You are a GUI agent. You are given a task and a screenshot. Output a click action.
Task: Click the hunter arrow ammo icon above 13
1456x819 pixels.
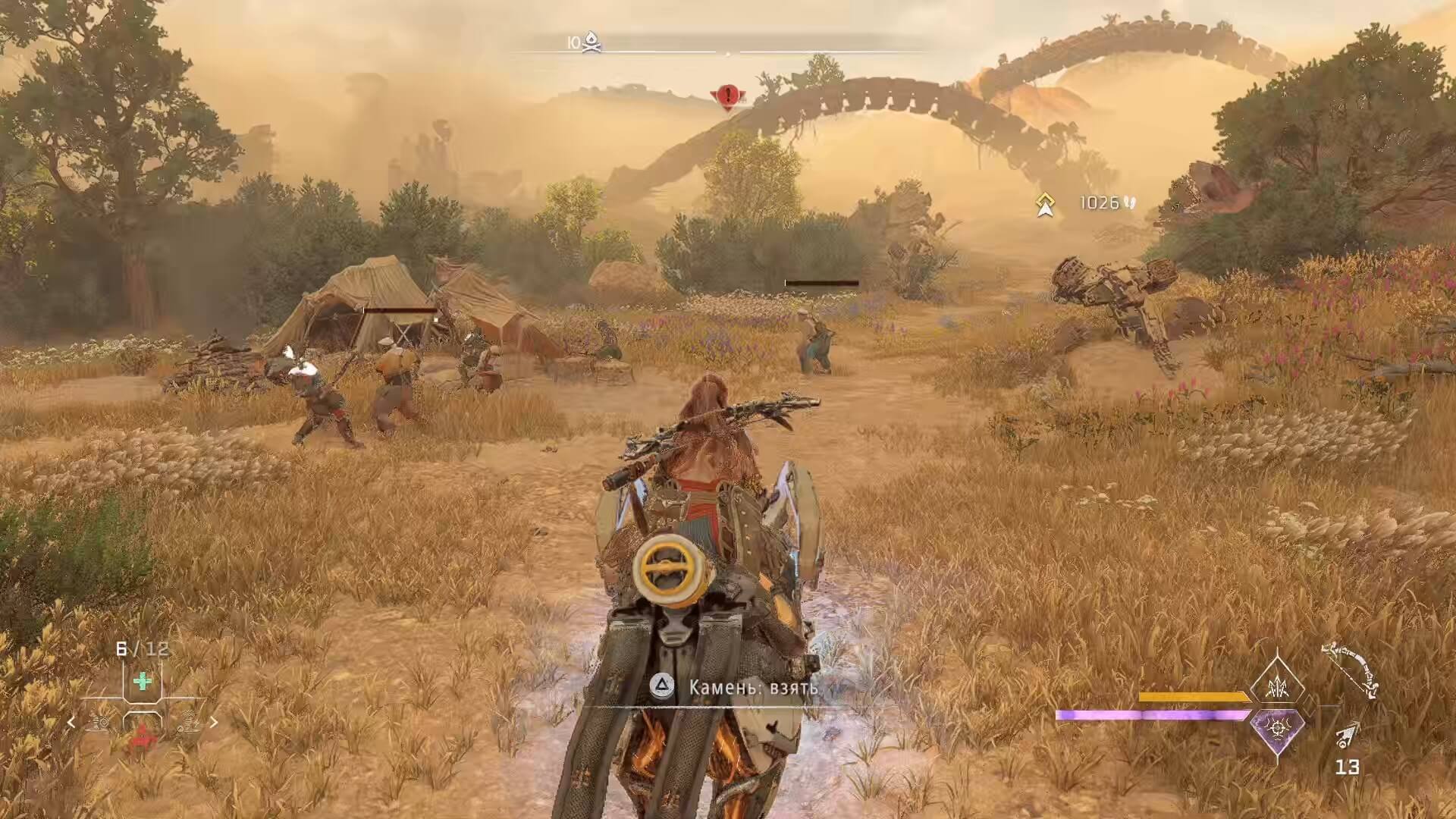(1346, 732)
